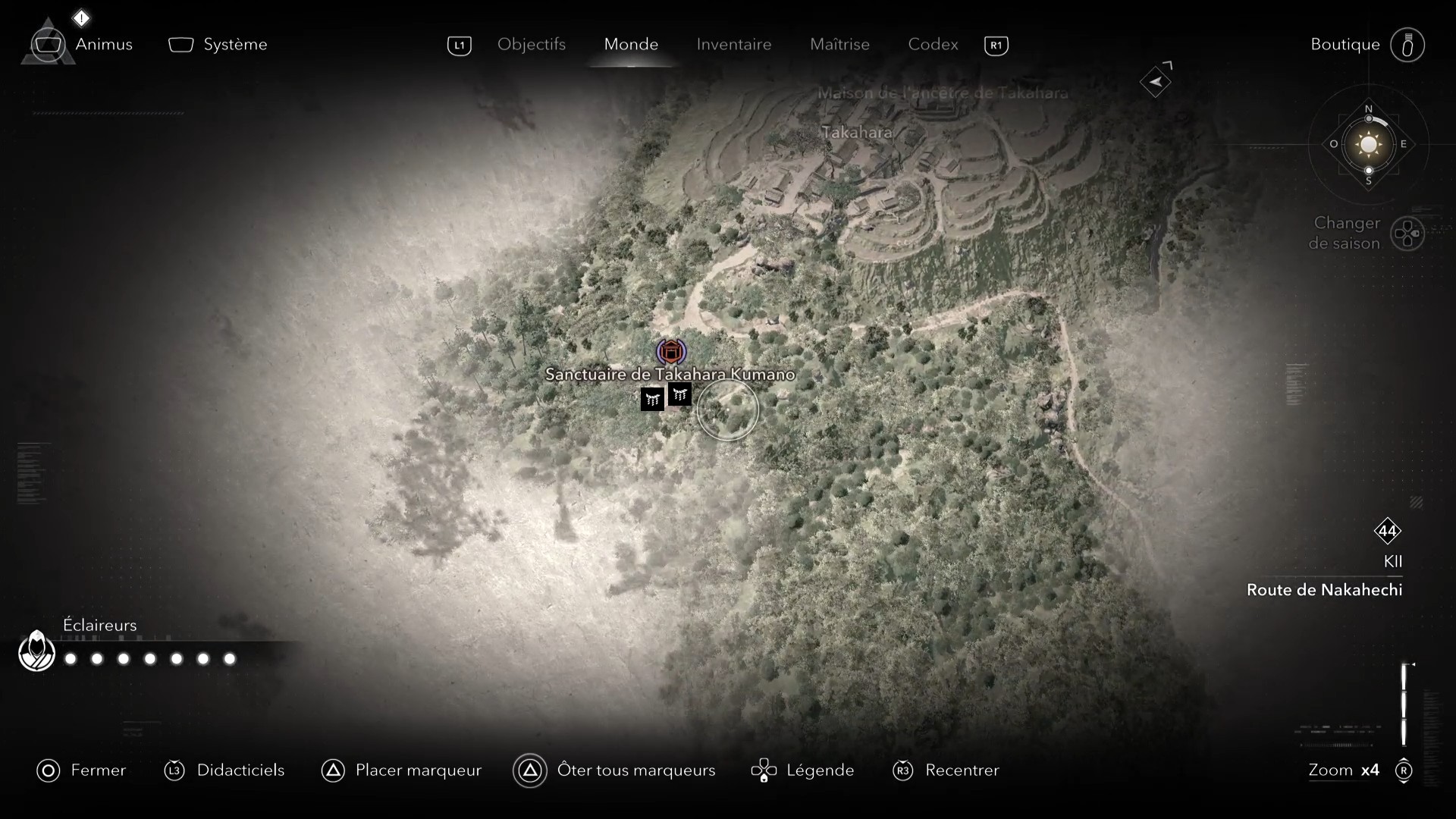The image size is (1456, 819).
Task: Toggle the first éclaireur availability dot
Action: (x=70, y=659)
